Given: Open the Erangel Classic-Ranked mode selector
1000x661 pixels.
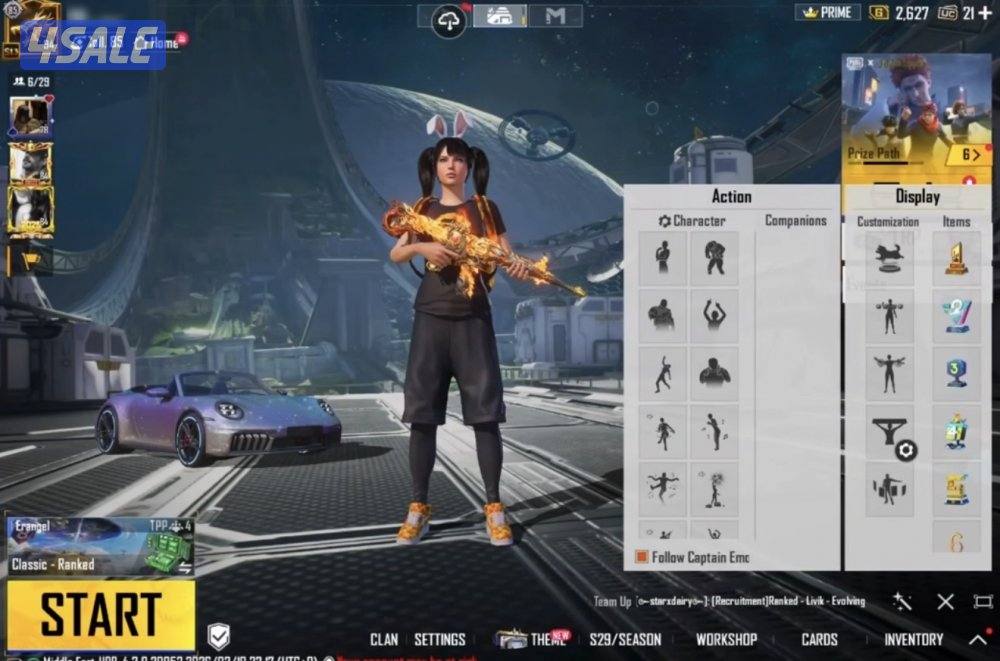Looking at the screenshot, I should point(100,547).
